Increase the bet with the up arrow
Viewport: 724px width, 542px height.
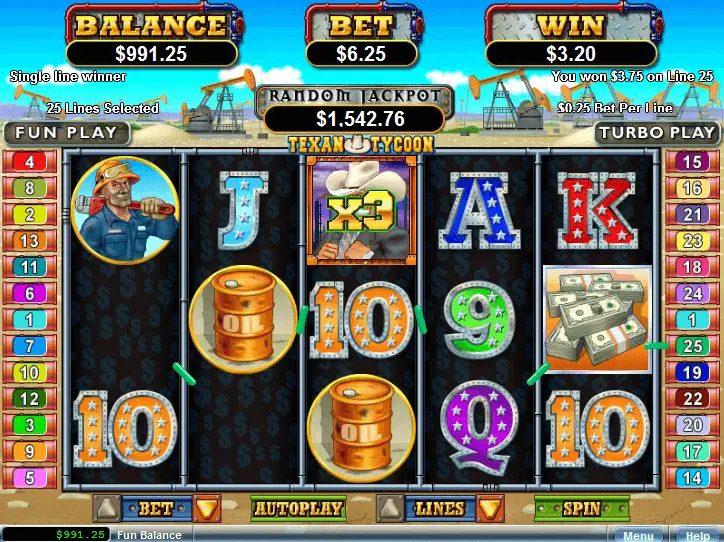tap(105, 509)
